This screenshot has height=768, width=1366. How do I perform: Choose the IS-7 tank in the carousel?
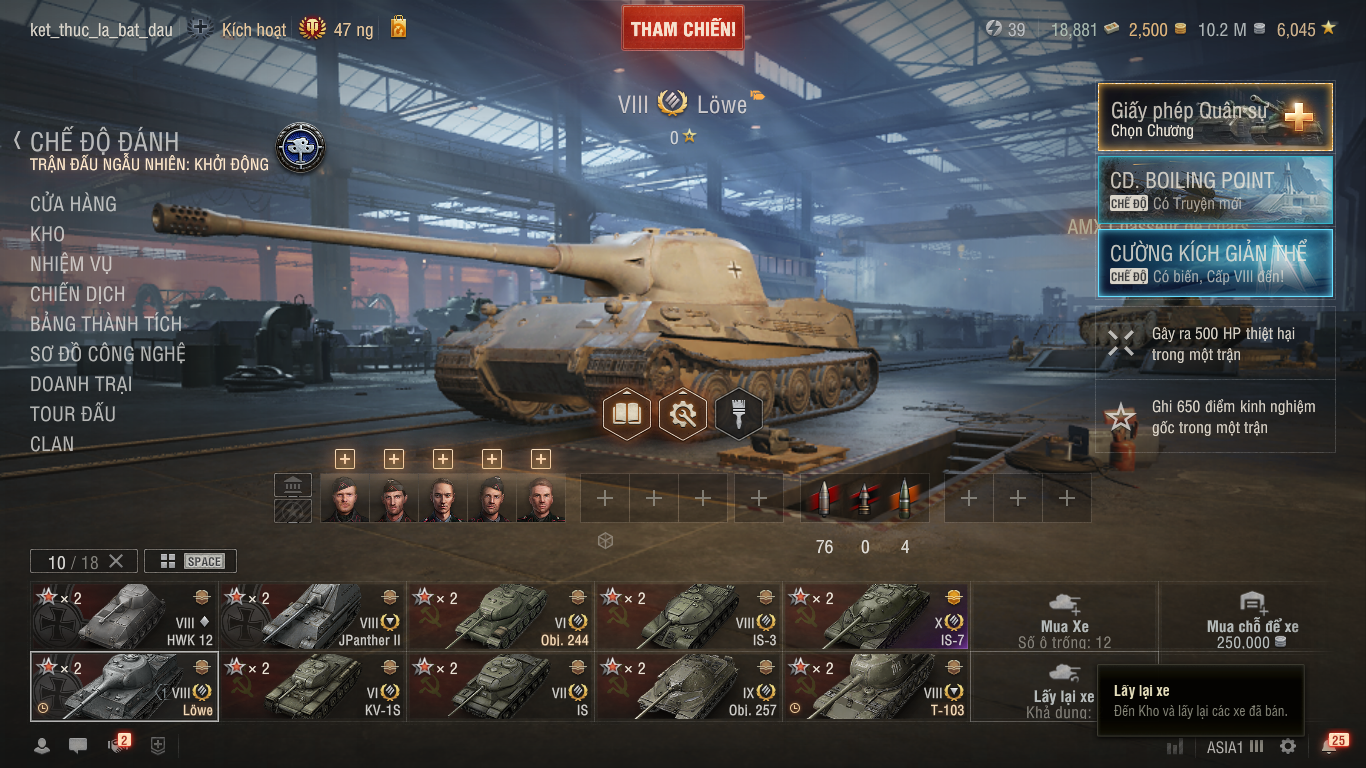[x=876, y=616]
